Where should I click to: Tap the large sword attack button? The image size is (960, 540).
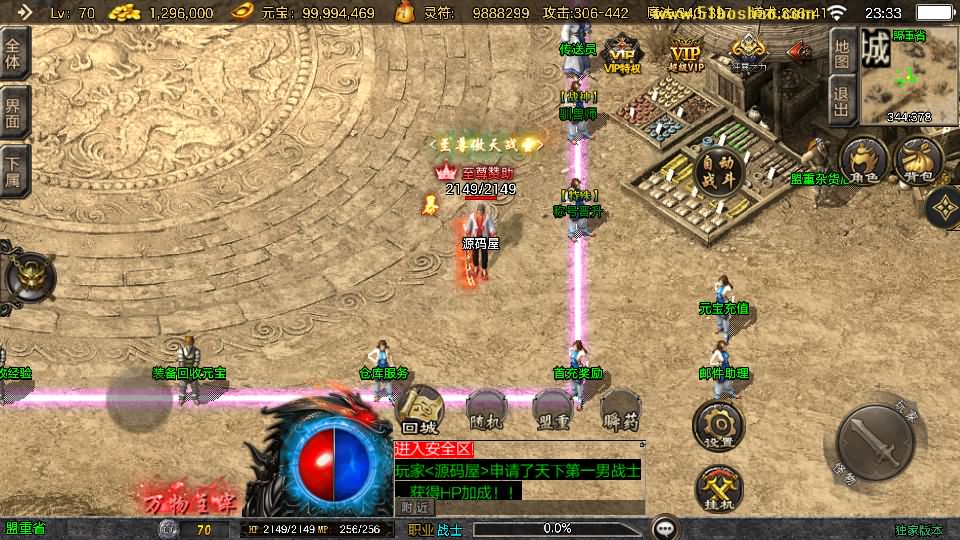pos(874,444)
